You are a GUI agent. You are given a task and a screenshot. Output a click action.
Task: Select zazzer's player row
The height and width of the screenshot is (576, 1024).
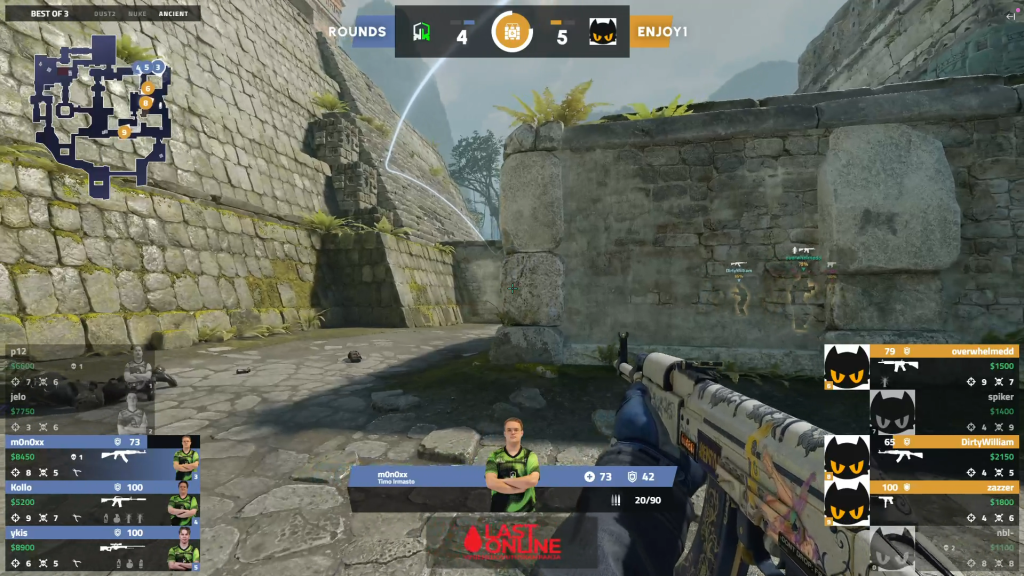pos(920,503)
